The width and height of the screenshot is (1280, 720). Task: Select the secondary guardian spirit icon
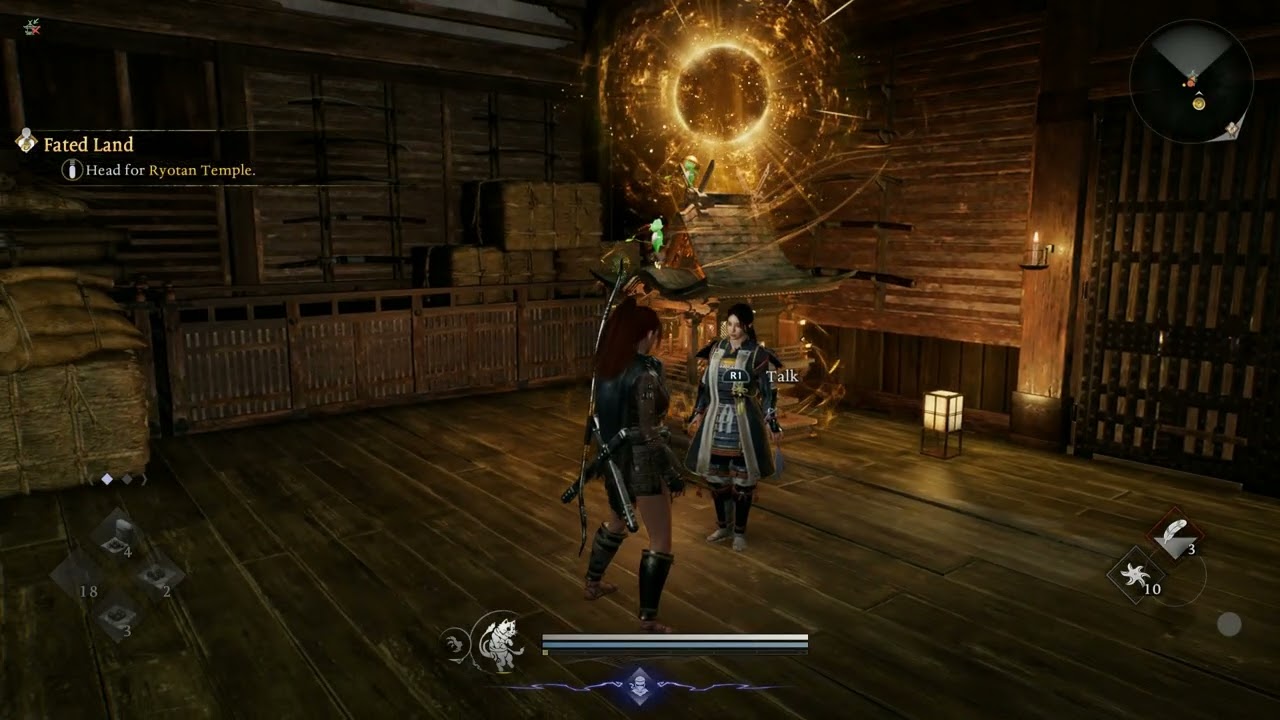pyautogui.click(x=453, y=645)
